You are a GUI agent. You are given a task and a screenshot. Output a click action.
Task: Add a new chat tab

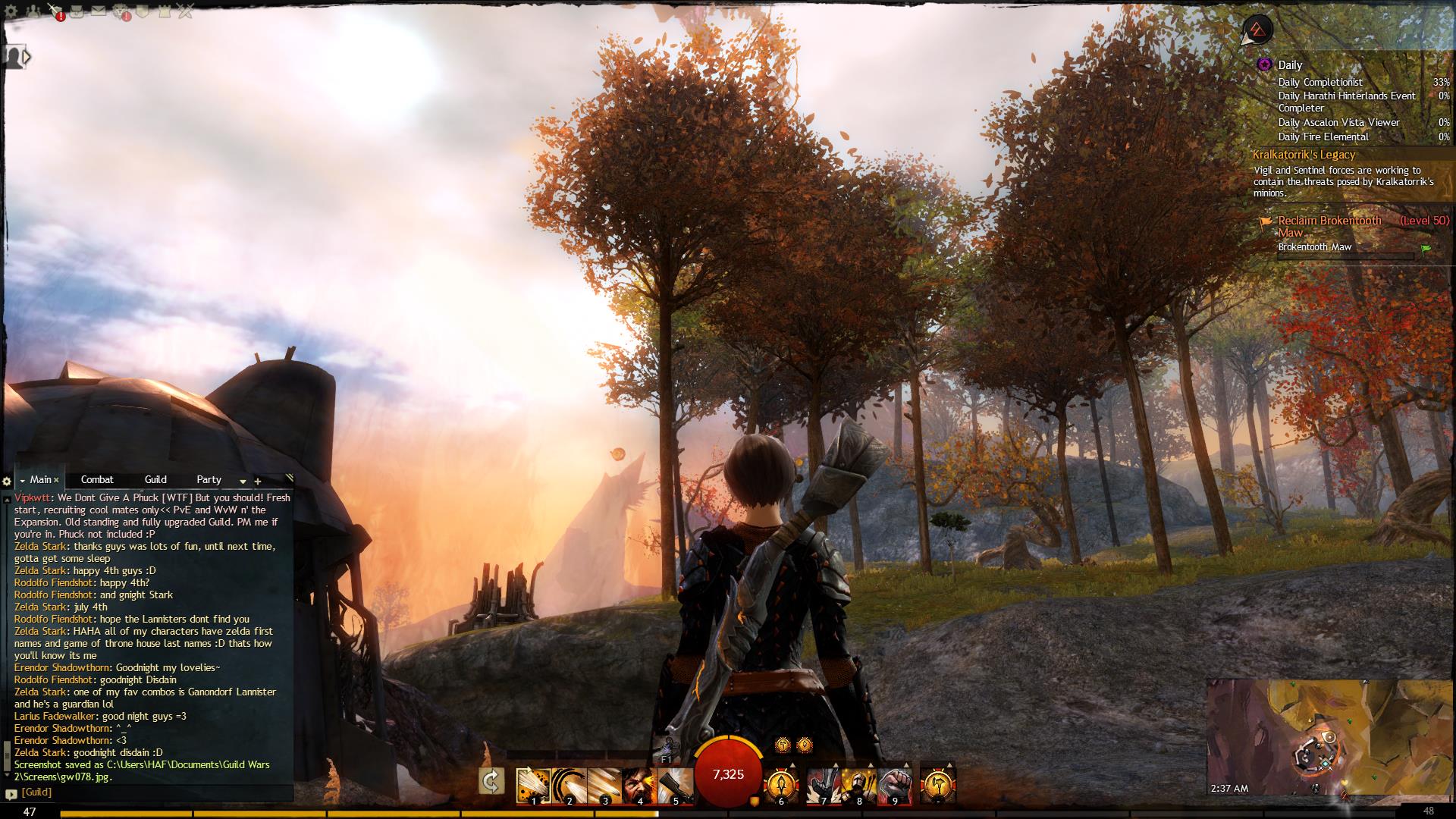pyautogui.click(x=258, y=481)
